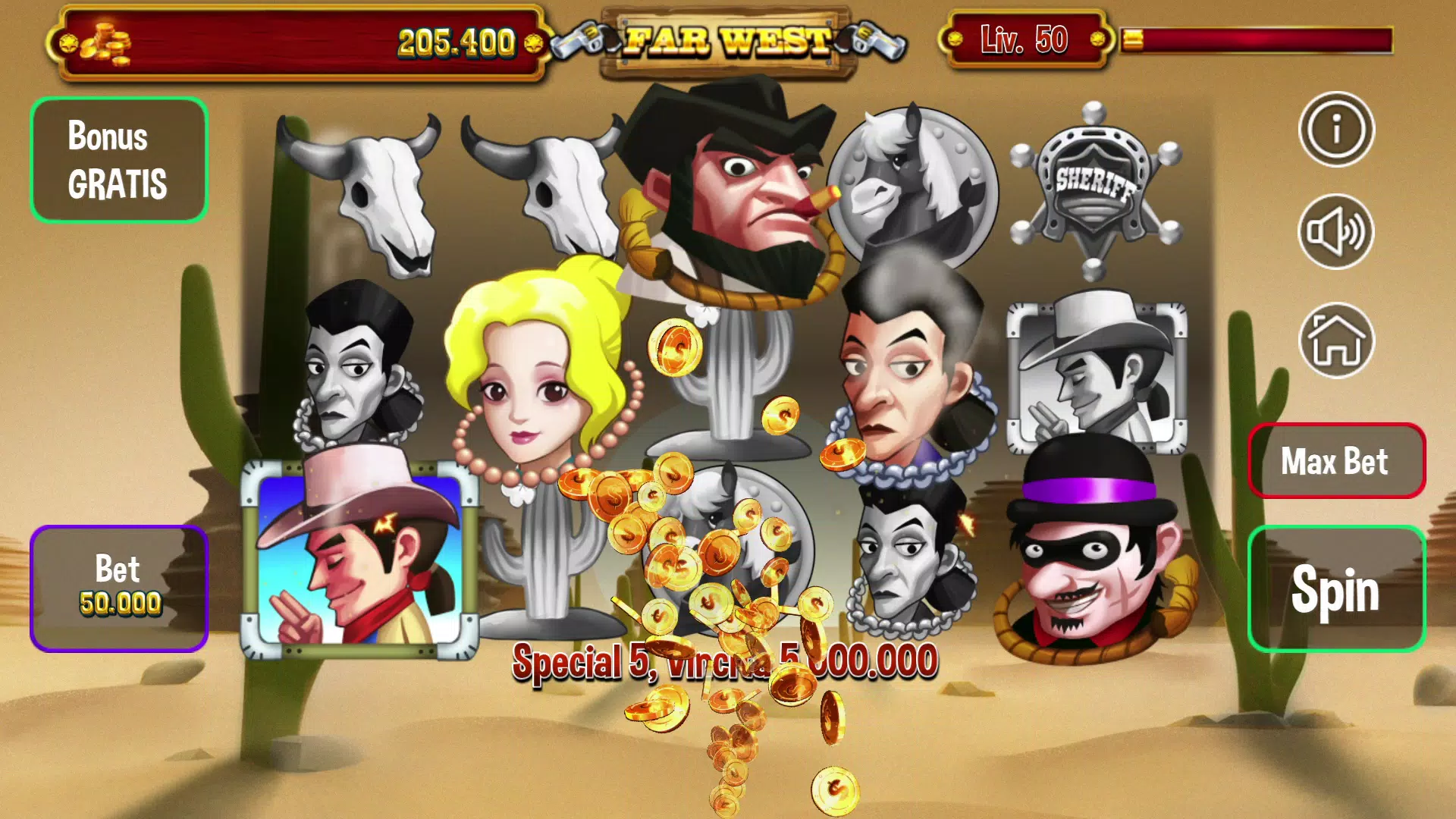Claim the Bonus GRATIS reward
This screenshot has height=819, width=1456.
pyautogui.click(x=119, y=160)
